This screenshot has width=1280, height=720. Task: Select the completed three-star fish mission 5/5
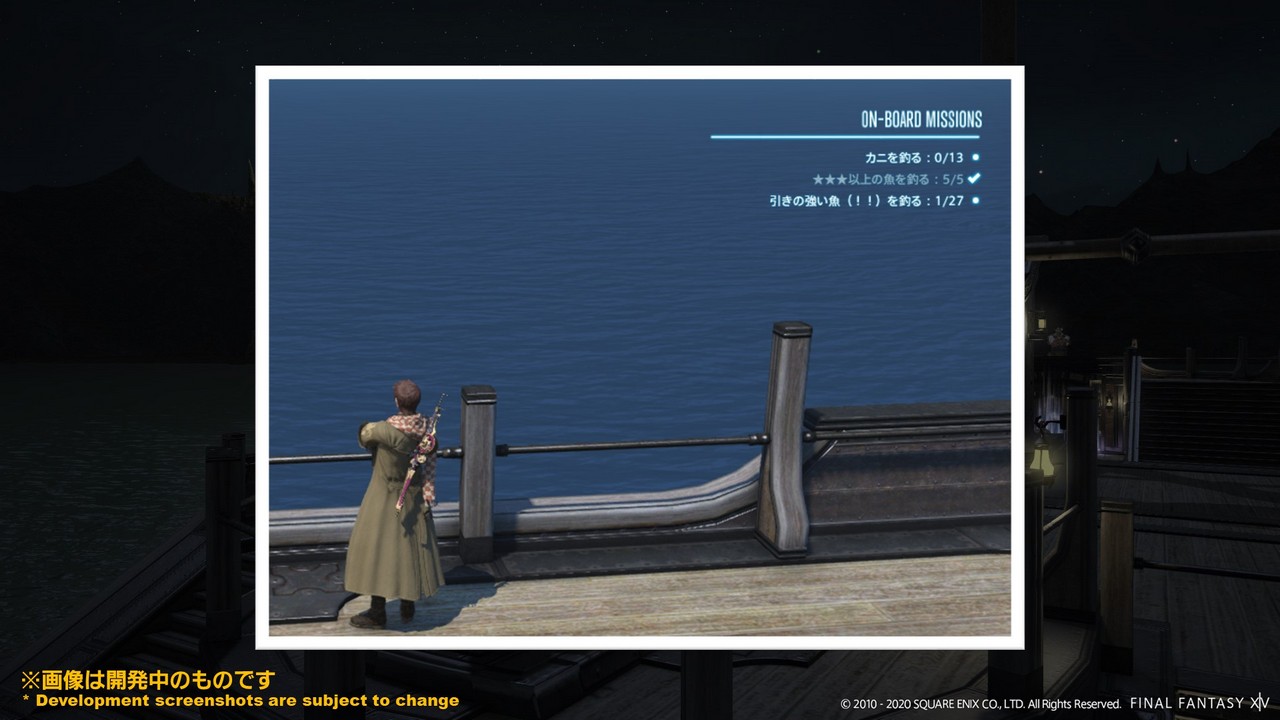[888, 179]
